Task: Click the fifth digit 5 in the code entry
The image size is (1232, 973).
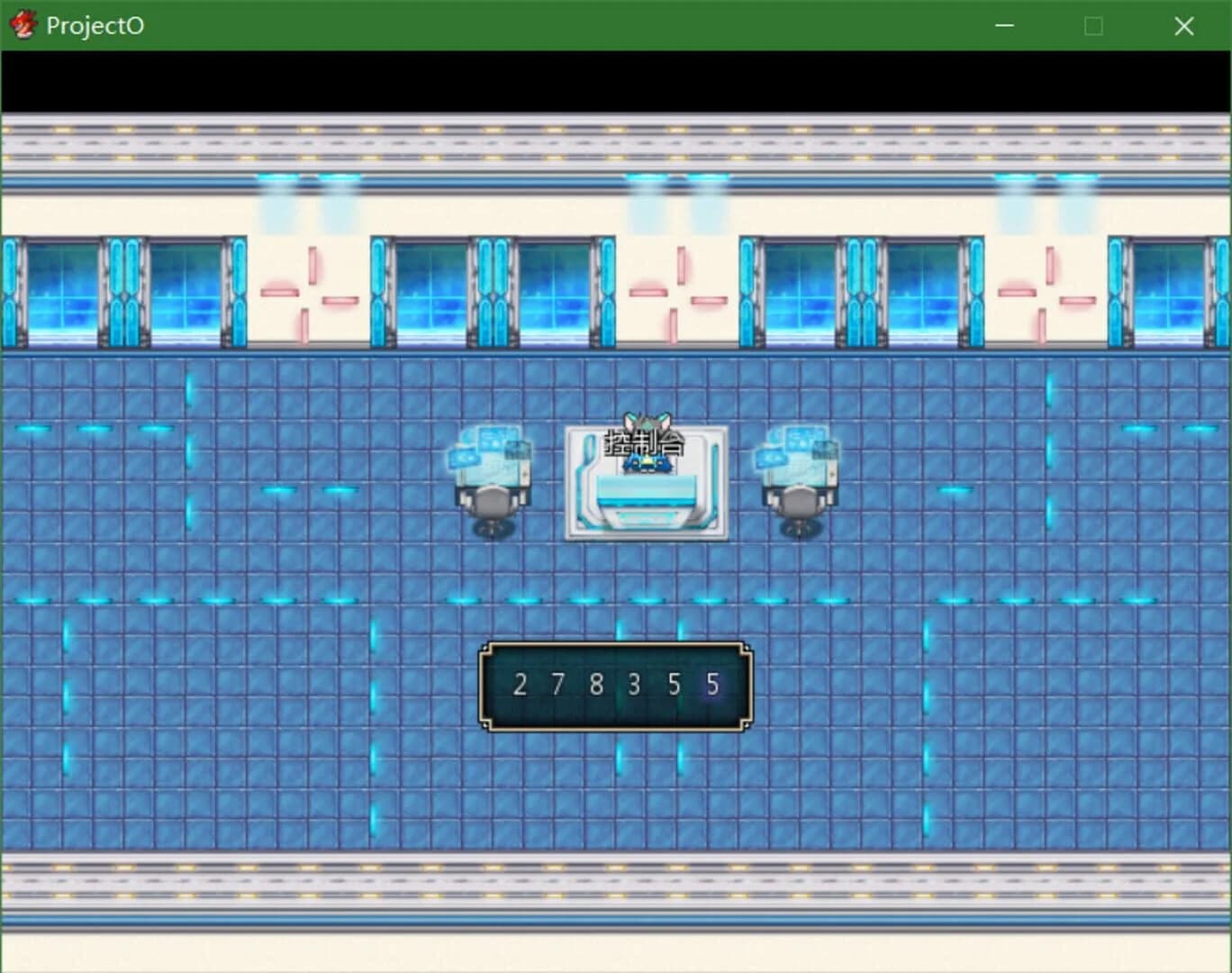Action: pos(674,686)
